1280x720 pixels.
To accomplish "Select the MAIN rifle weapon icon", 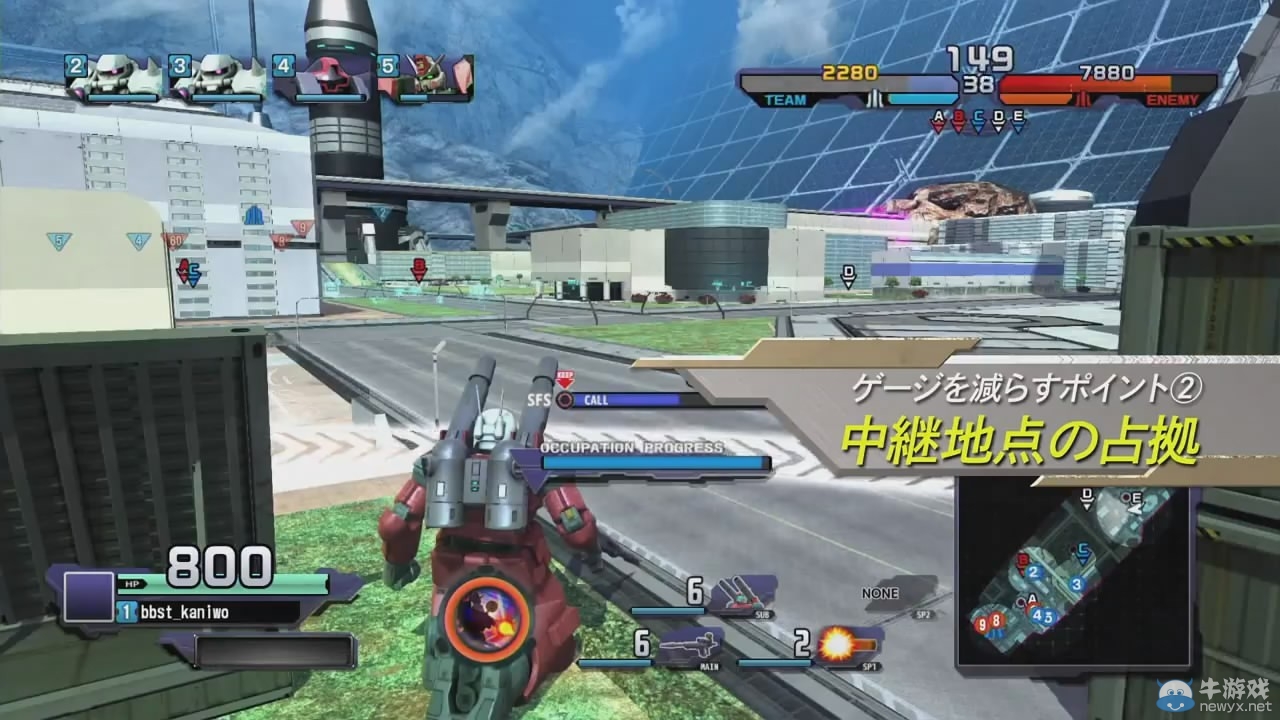I will click(x=688, y=645).
